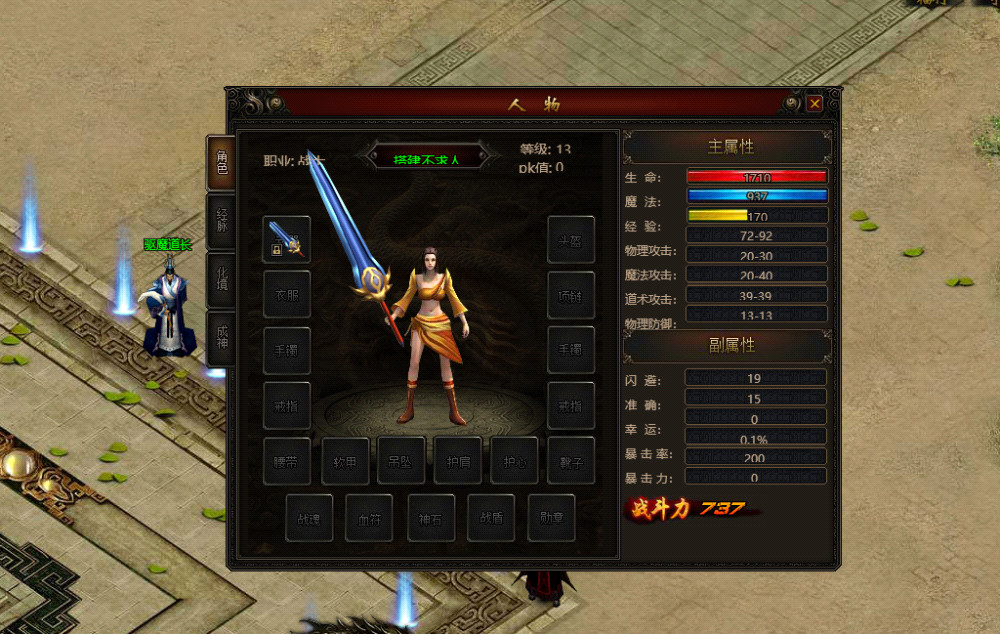Select the 战魂 battle soul slot
Screen dimensions: 1000x634
(309, 518)
